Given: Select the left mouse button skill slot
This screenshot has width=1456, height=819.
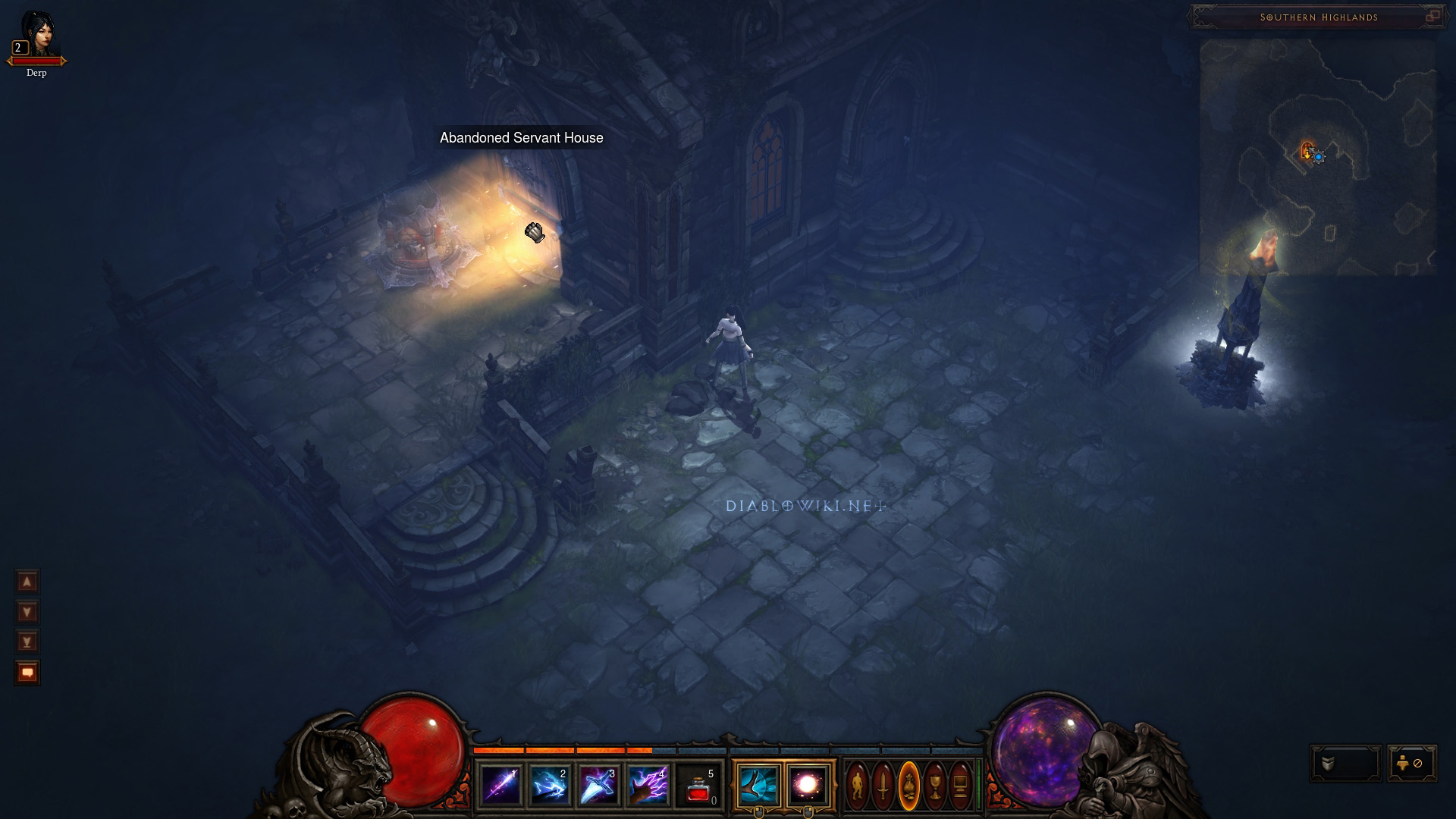Looking at the screenshot, I should (758, 785).
